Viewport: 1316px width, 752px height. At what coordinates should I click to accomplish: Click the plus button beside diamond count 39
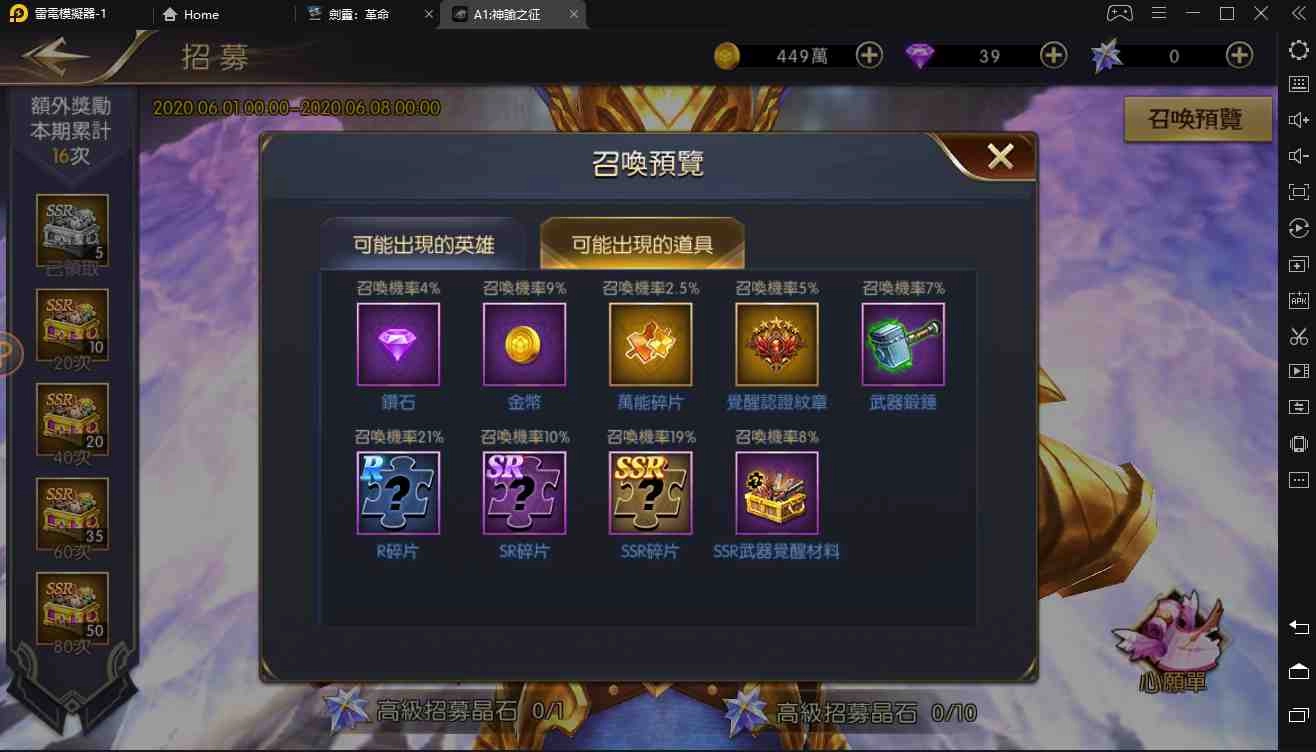point(1053,56)
